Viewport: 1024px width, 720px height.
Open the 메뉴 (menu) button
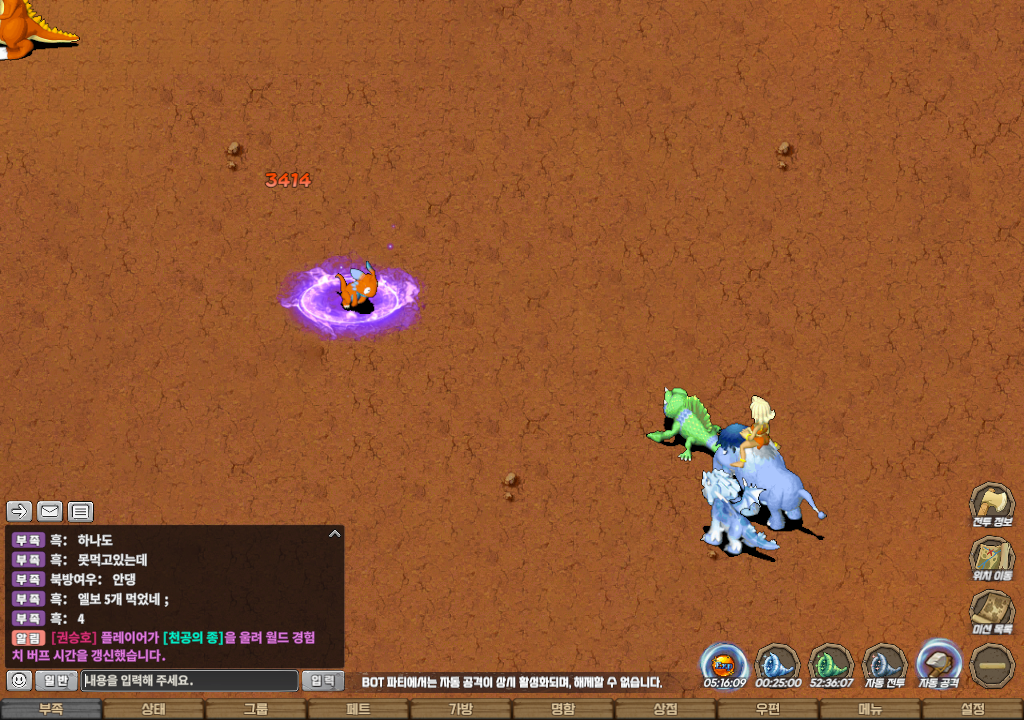pyautogui.click(x=870, y=709)
